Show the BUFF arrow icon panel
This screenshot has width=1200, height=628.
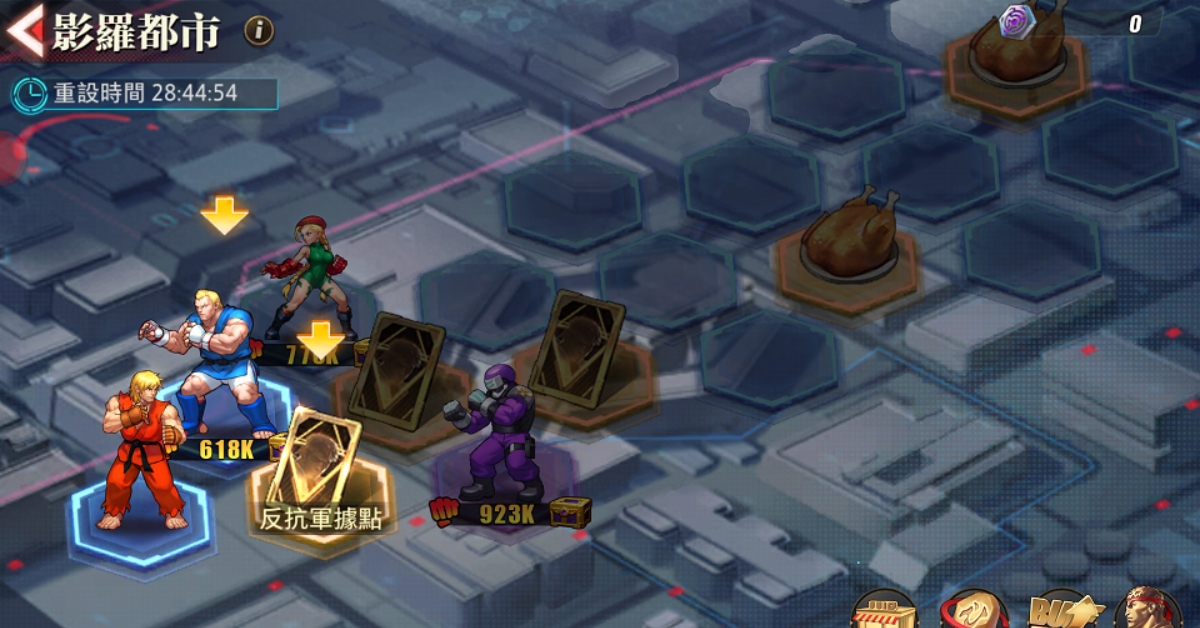1063,611
